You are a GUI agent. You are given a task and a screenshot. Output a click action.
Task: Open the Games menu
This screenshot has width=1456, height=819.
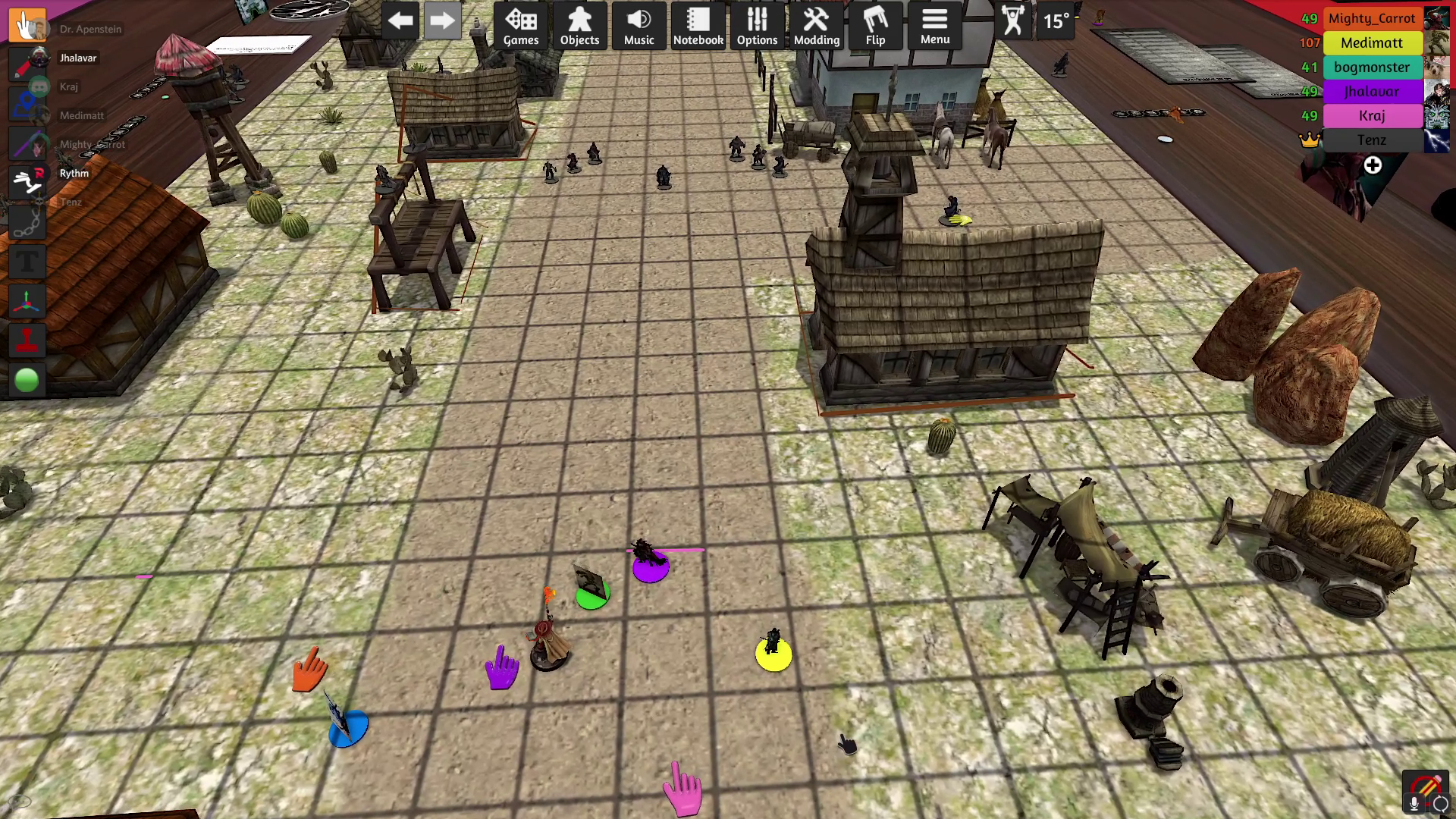521,26
